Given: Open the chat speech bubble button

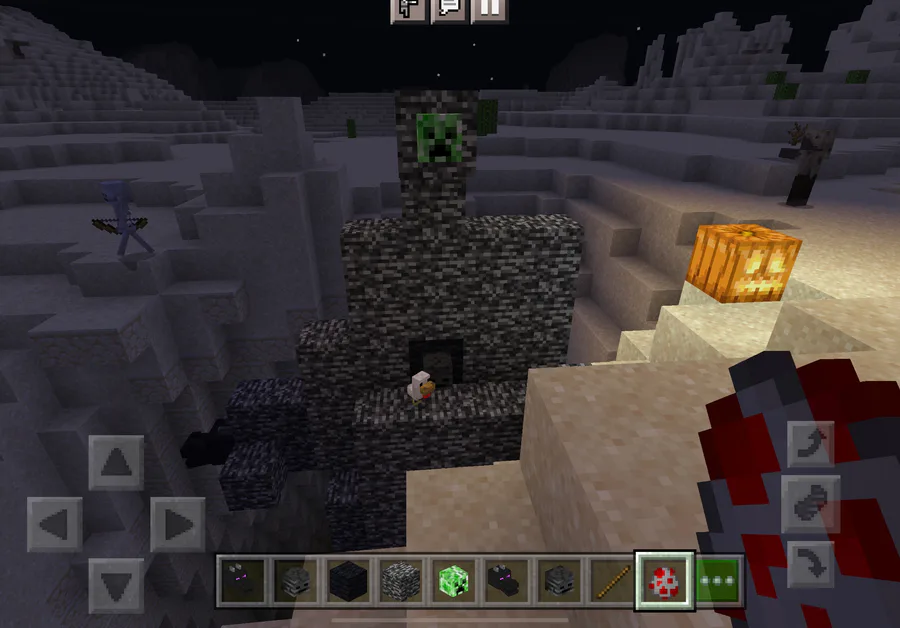Looking at the screenshot, I should 449,9.
